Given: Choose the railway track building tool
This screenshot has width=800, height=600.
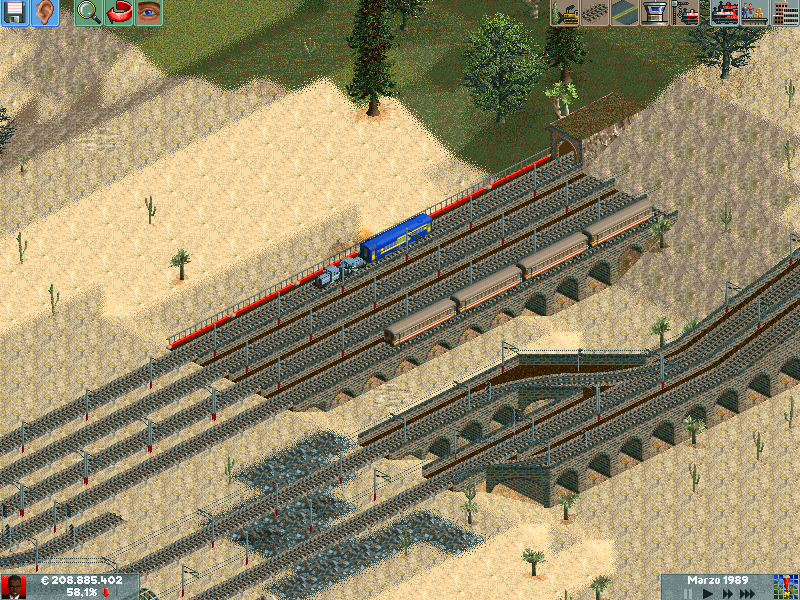Looking at the screenshot, I should 595,13.
